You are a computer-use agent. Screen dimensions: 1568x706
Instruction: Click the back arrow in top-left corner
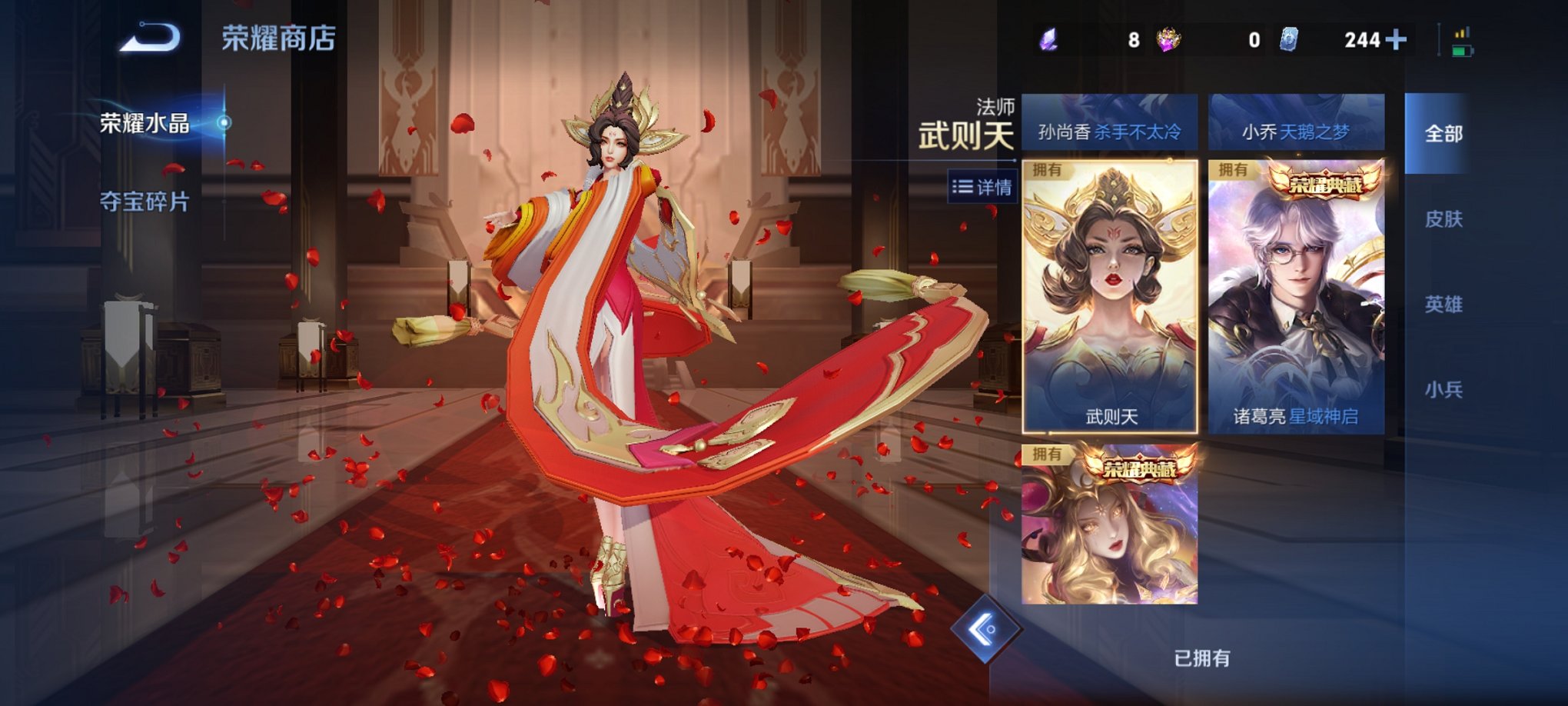148,38
